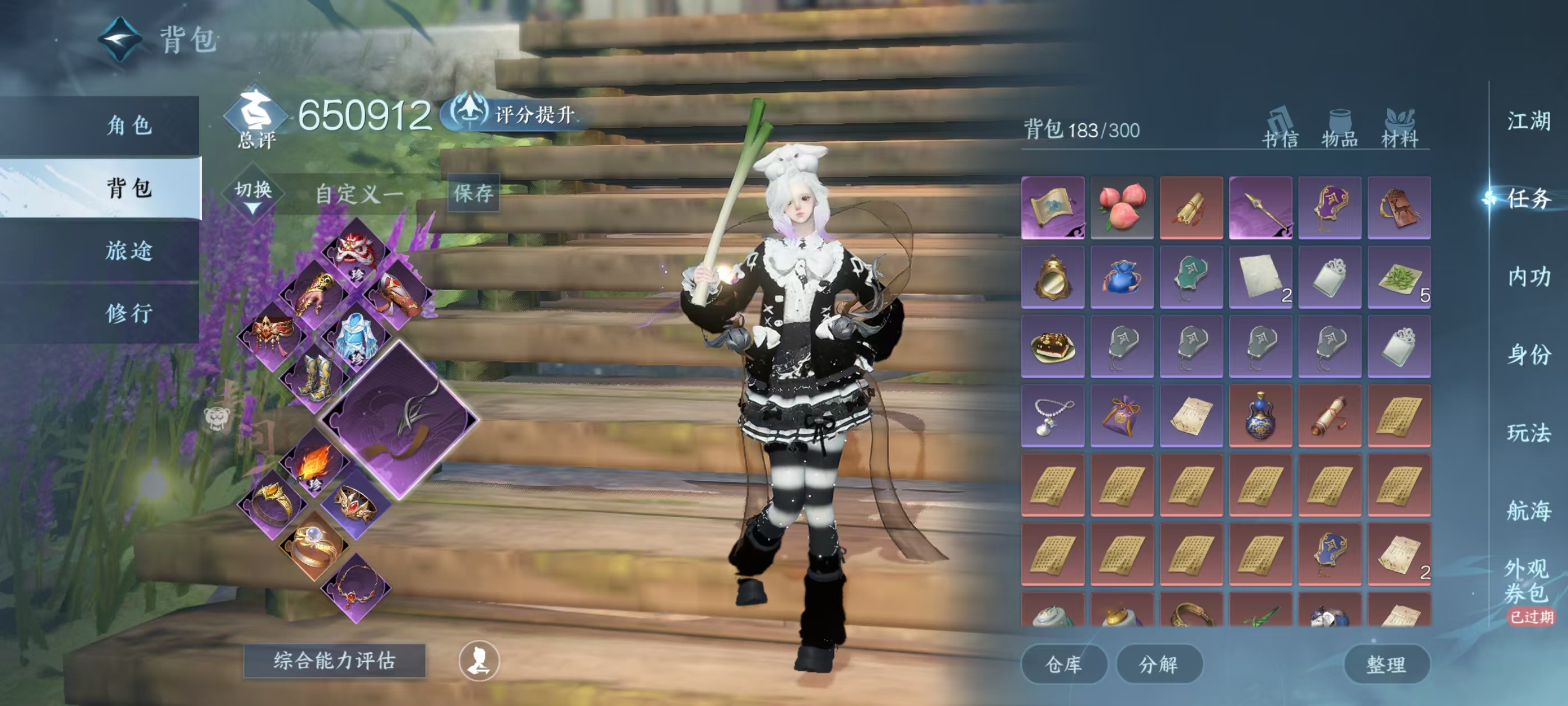Switch to the 角色 tab
This screenshot has height=706, width=1568.
[128, 126]
